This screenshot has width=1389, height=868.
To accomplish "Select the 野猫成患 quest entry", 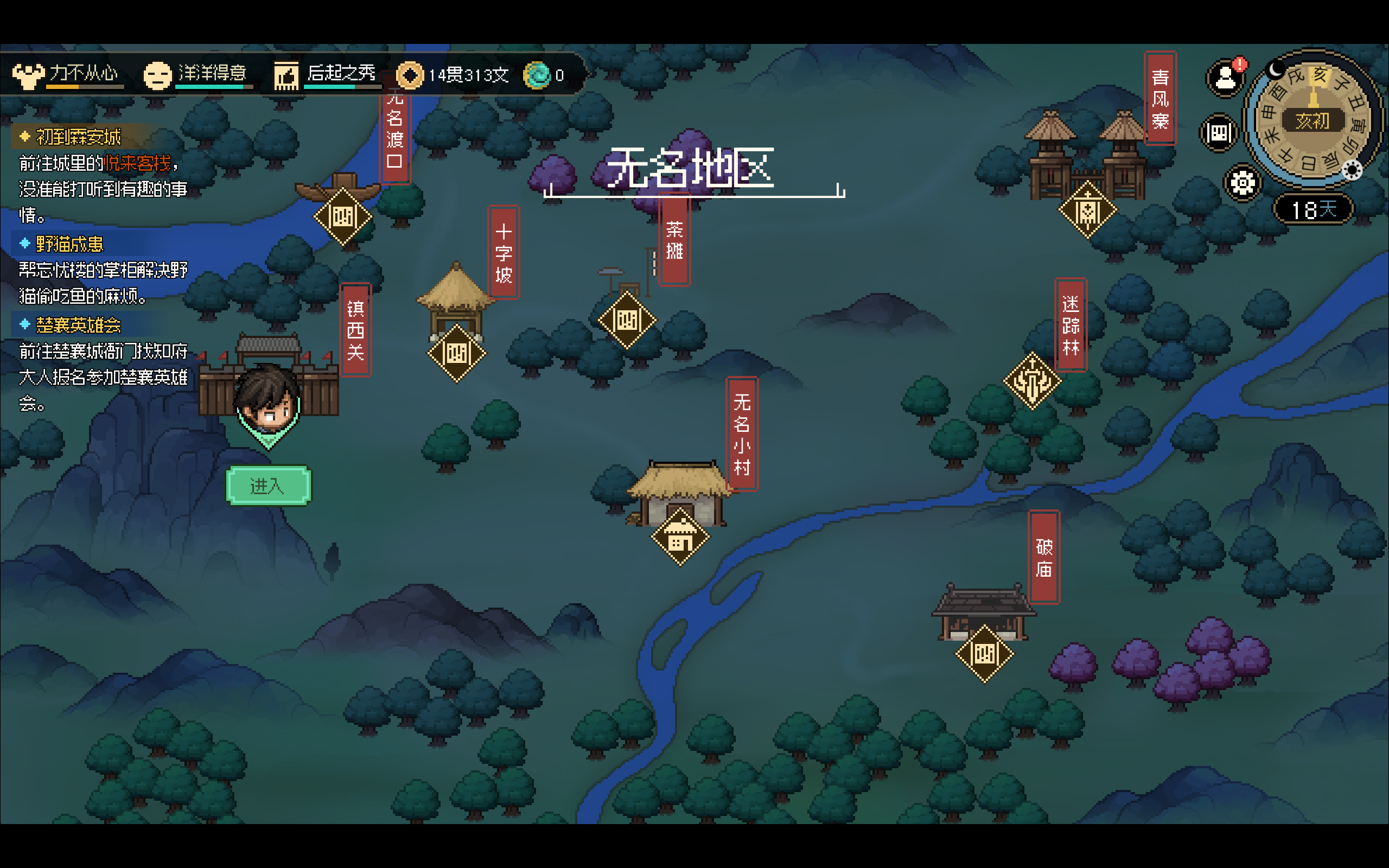I will (69, 244).
